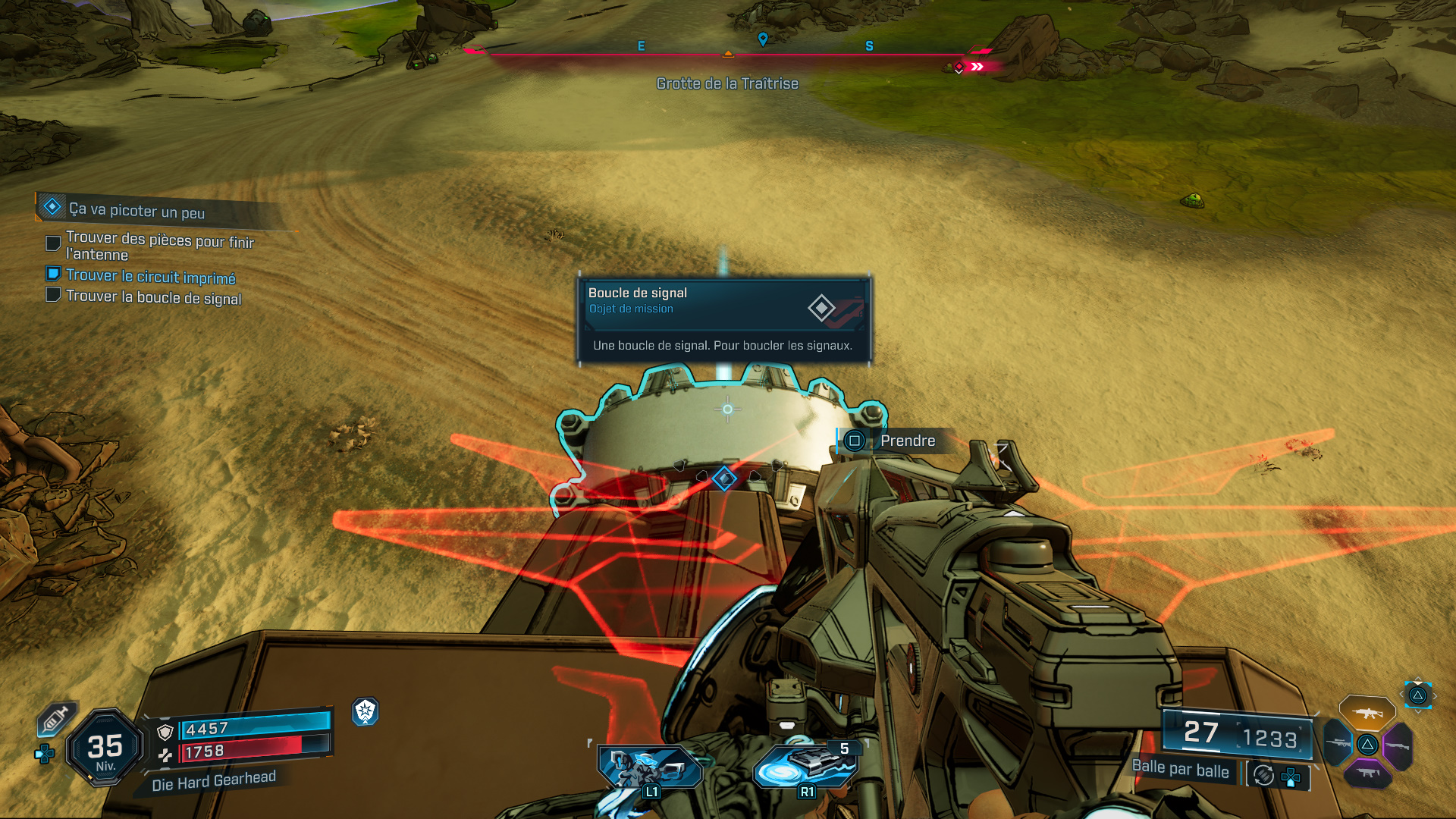The image size is (1456, 819).
Task: Select the Grotte de la Traîtrise zone label
Action: 727,83
